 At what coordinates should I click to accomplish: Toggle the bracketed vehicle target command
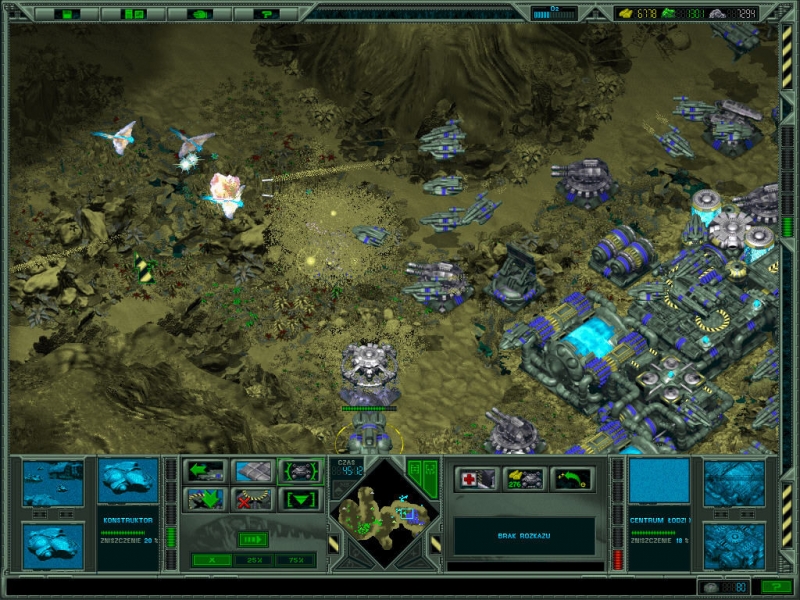(x=300, y=471)
